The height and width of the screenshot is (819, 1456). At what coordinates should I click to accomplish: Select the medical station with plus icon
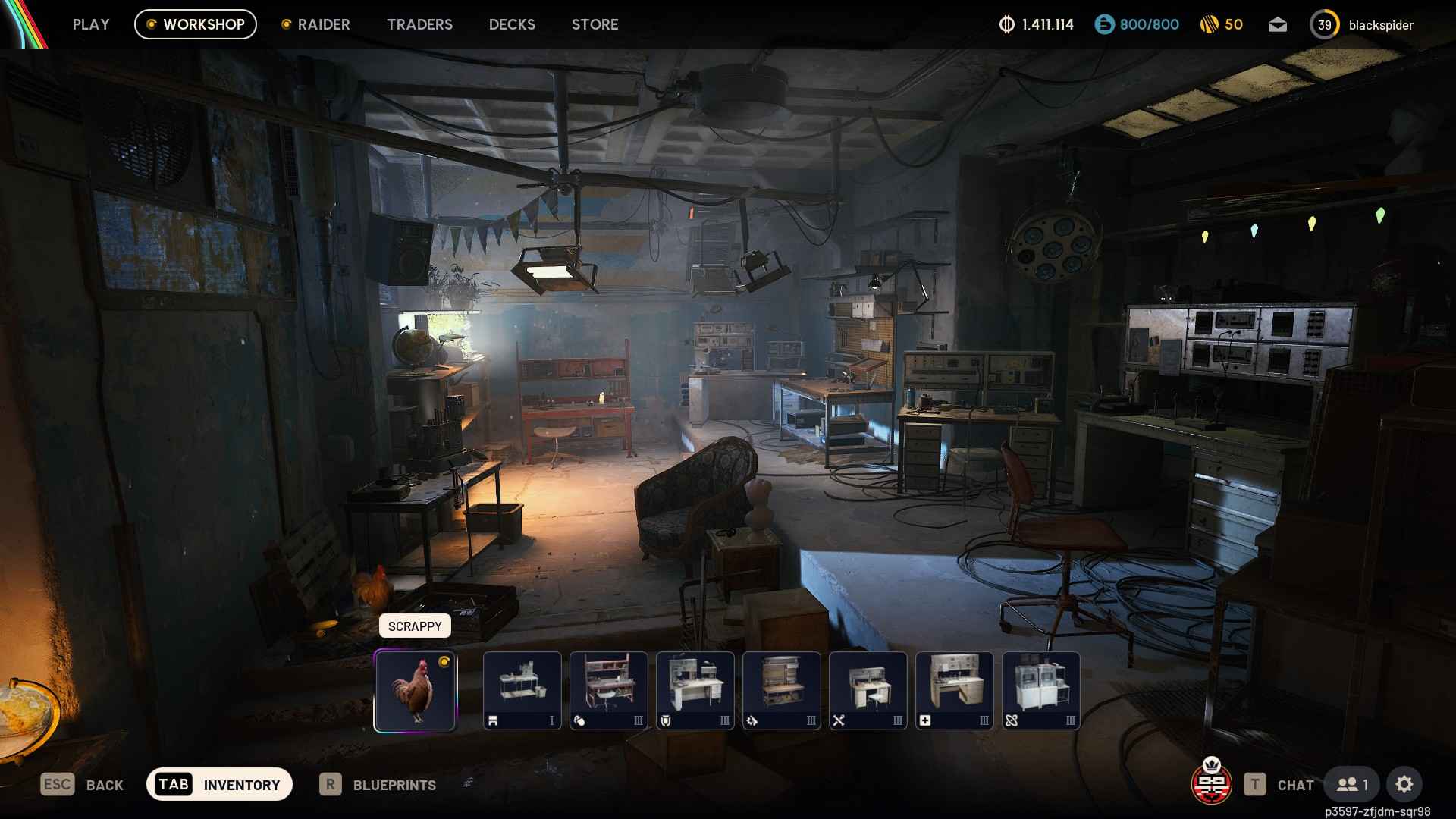click(954, 690)
